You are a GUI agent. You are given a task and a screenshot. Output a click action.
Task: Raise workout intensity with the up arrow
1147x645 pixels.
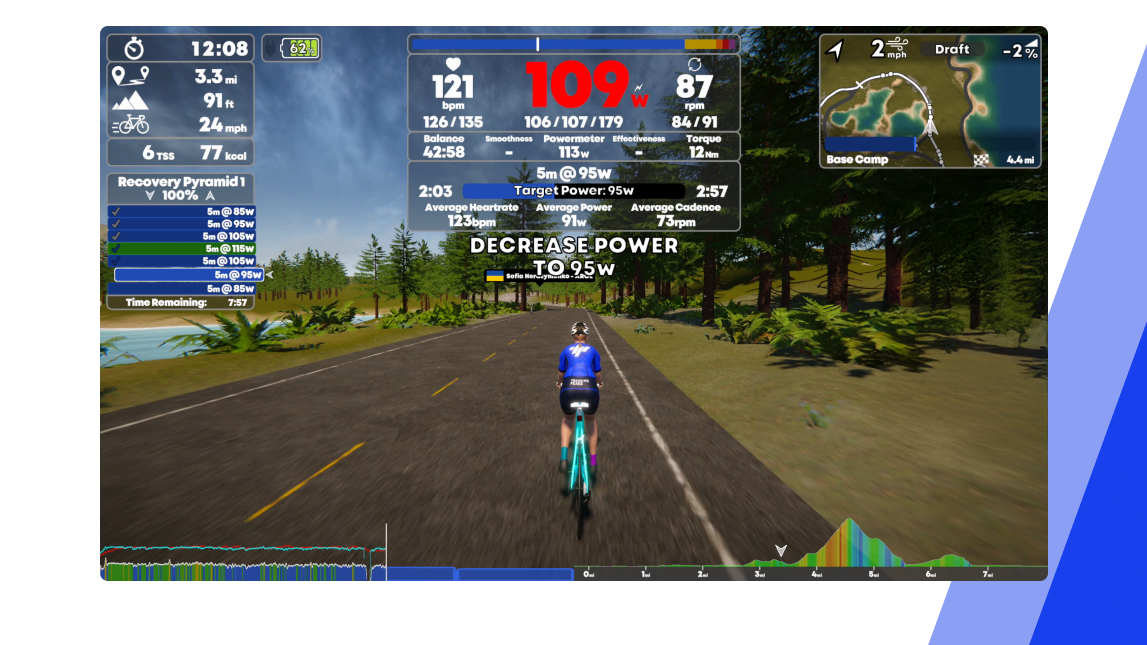(209, 196)
